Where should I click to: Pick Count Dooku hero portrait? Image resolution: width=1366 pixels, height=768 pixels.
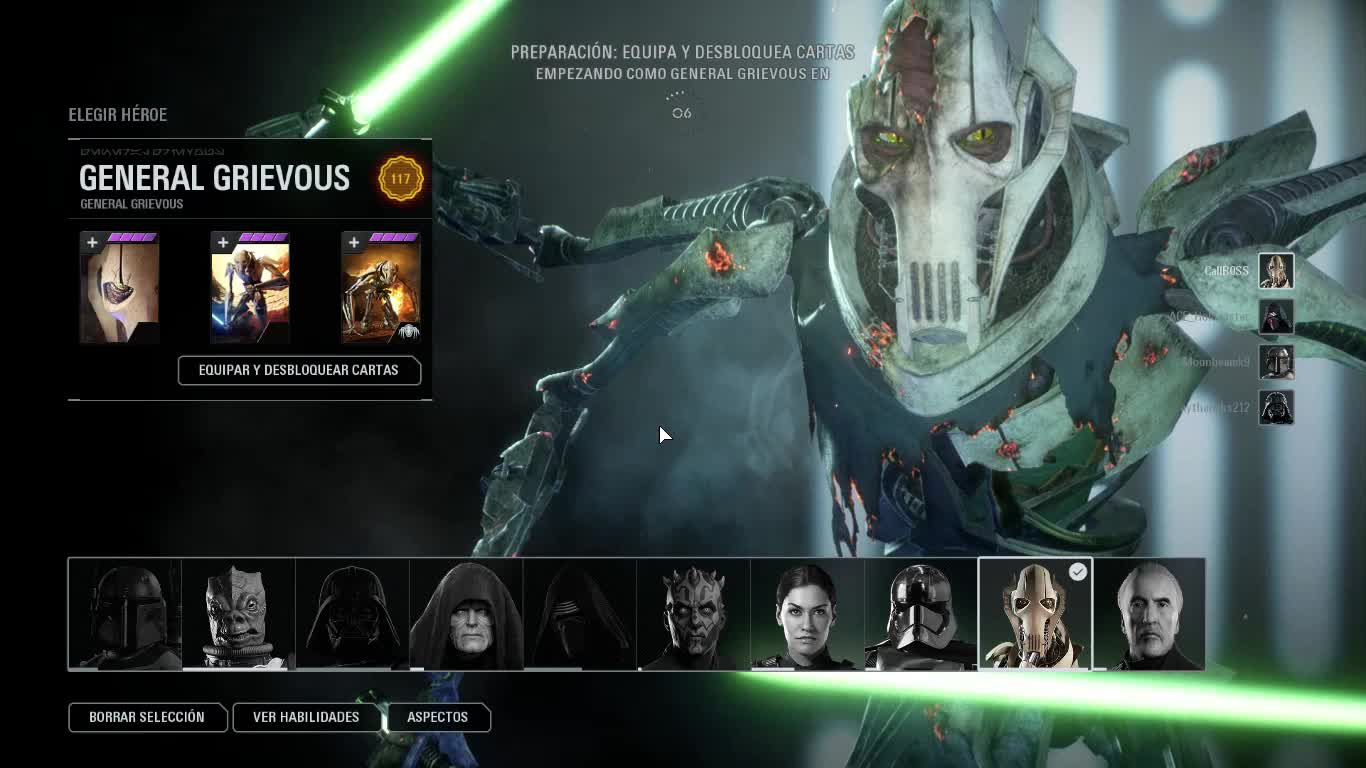(1149, 614)
